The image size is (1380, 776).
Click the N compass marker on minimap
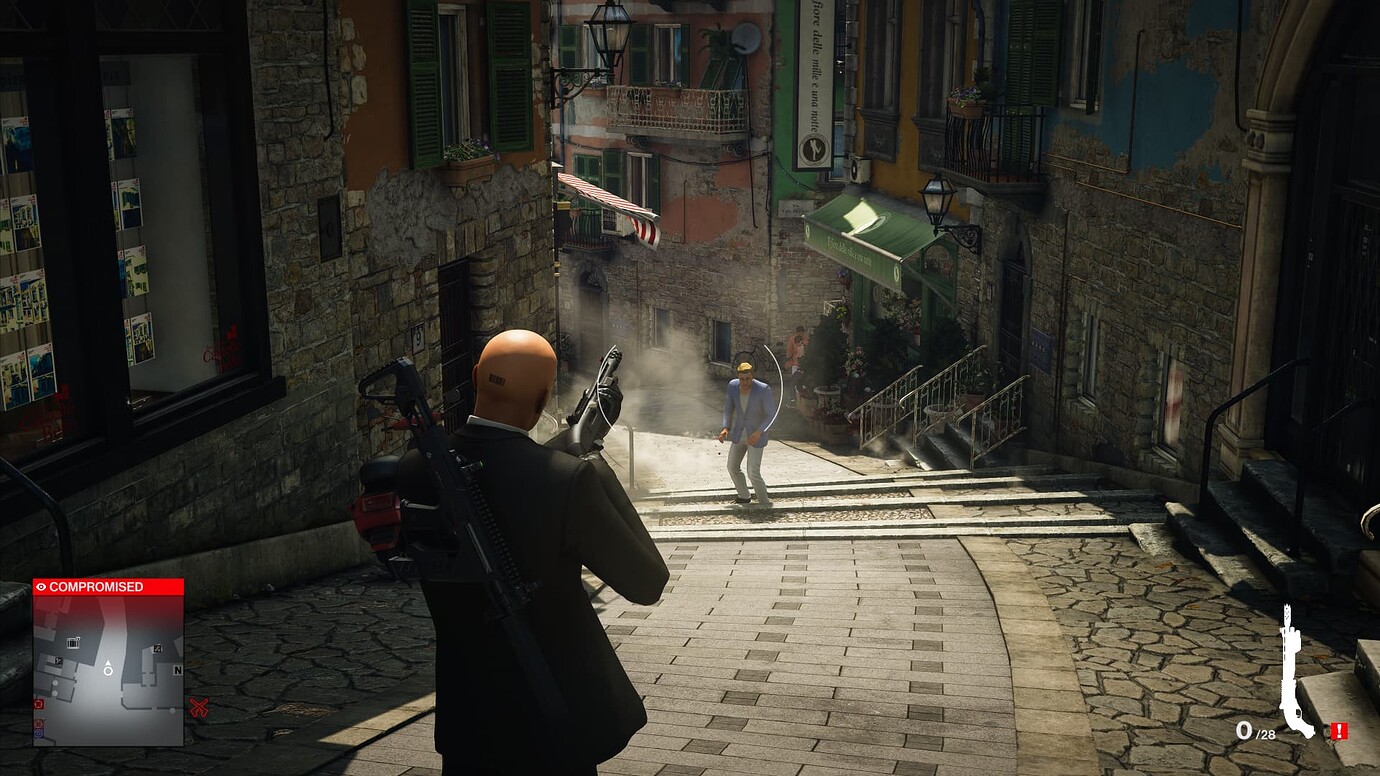click(x=177, y=670)
